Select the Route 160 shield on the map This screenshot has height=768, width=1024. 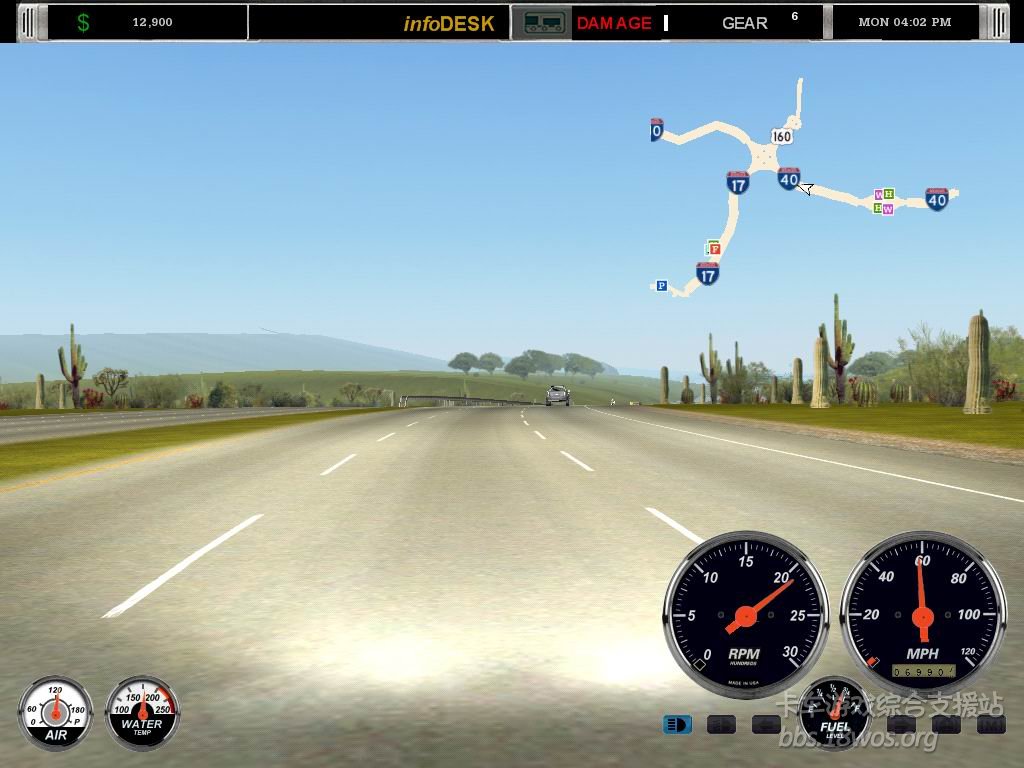[x=781, y=136]
